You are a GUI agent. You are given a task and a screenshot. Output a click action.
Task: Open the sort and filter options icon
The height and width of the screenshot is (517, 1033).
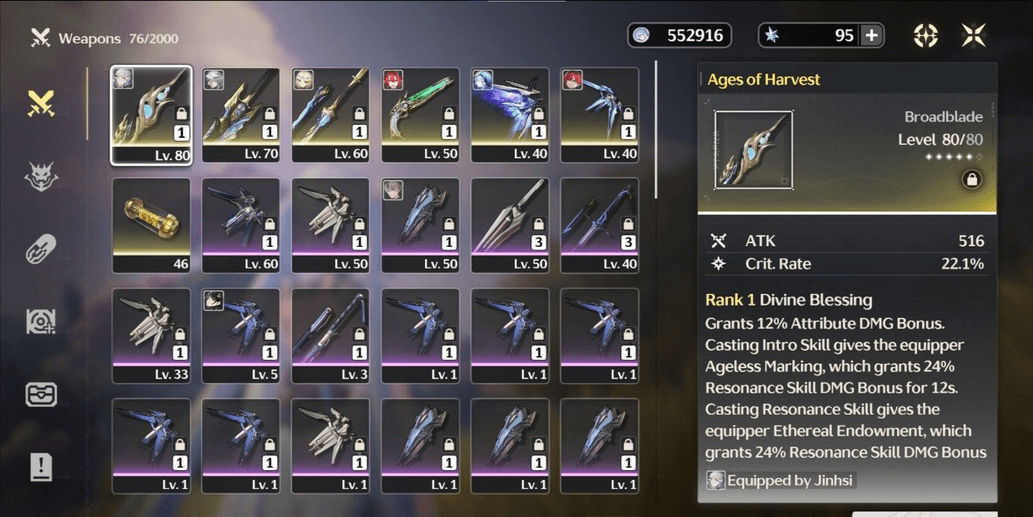coord(926,36)
